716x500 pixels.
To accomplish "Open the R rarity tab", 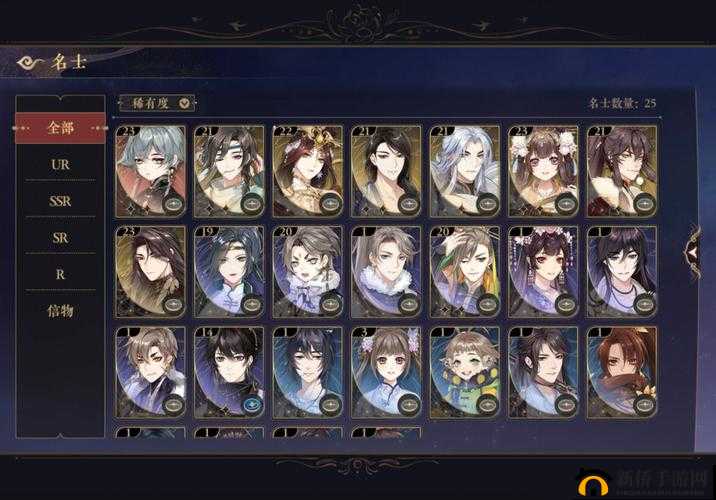I will (x=60, y=273).
